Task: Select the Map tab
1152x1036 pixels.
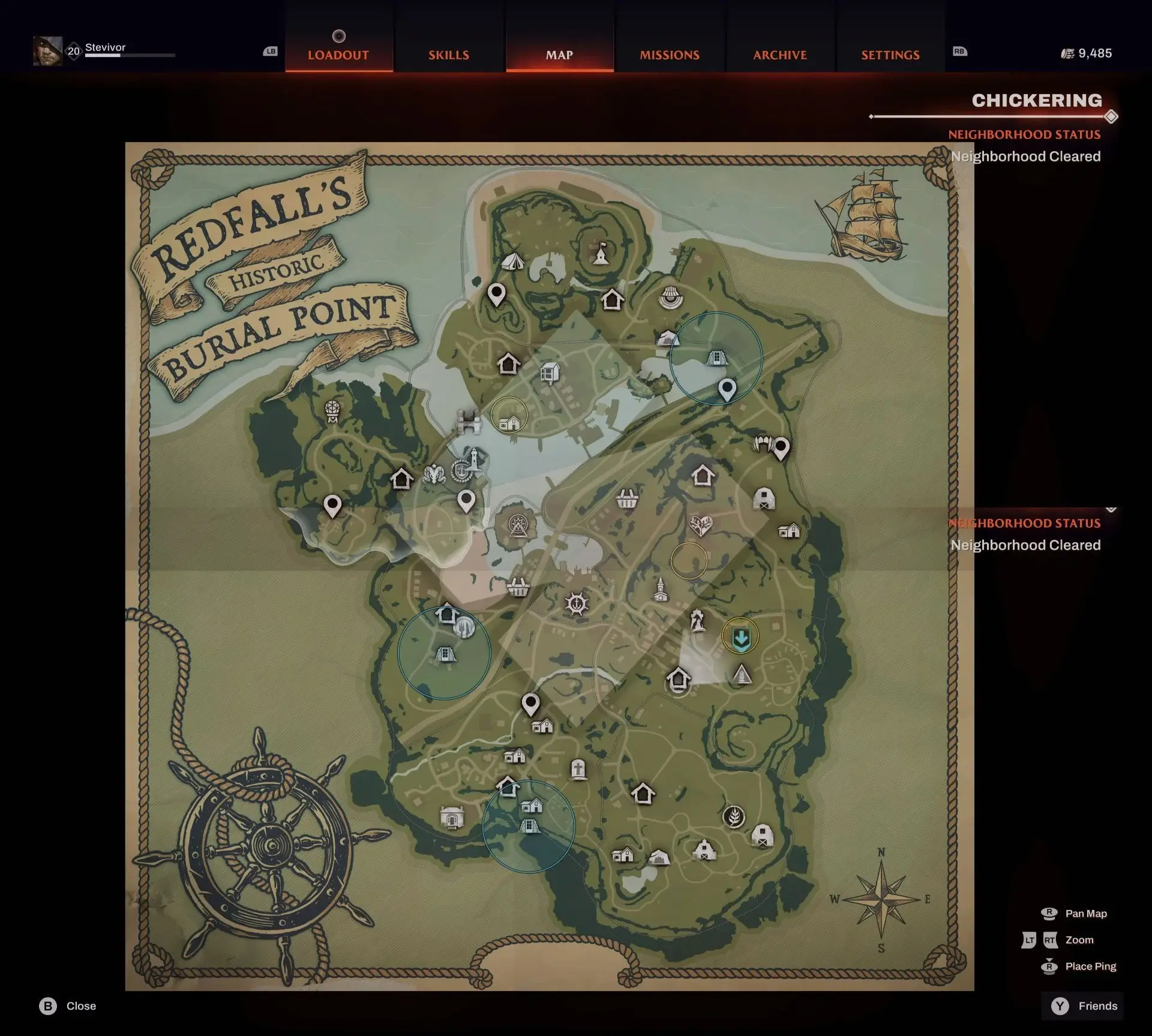Action: pyautogui.click(x=559, y=55)
